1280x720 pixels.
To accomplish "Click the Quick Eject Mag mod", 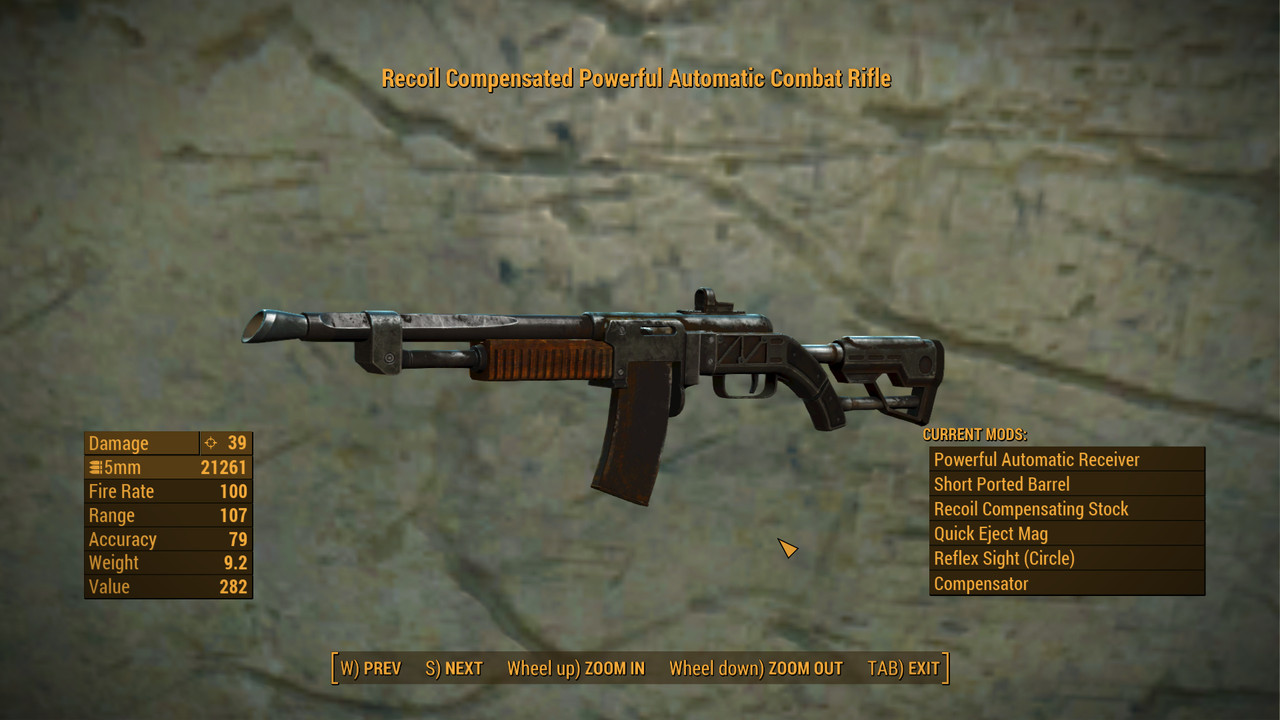I will pos(1066,534).
